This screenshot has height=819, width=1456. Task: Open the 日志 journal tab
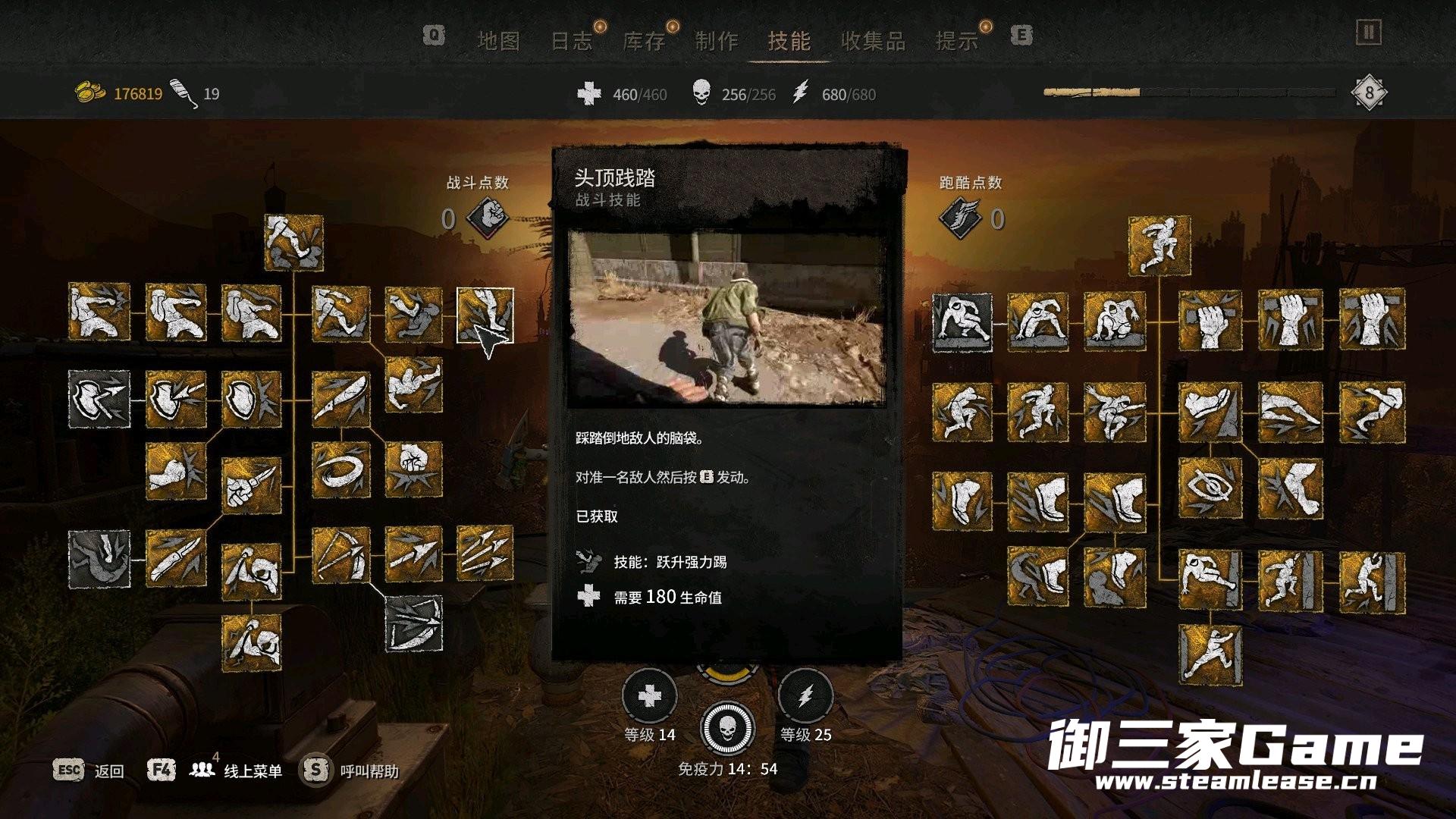571,41
